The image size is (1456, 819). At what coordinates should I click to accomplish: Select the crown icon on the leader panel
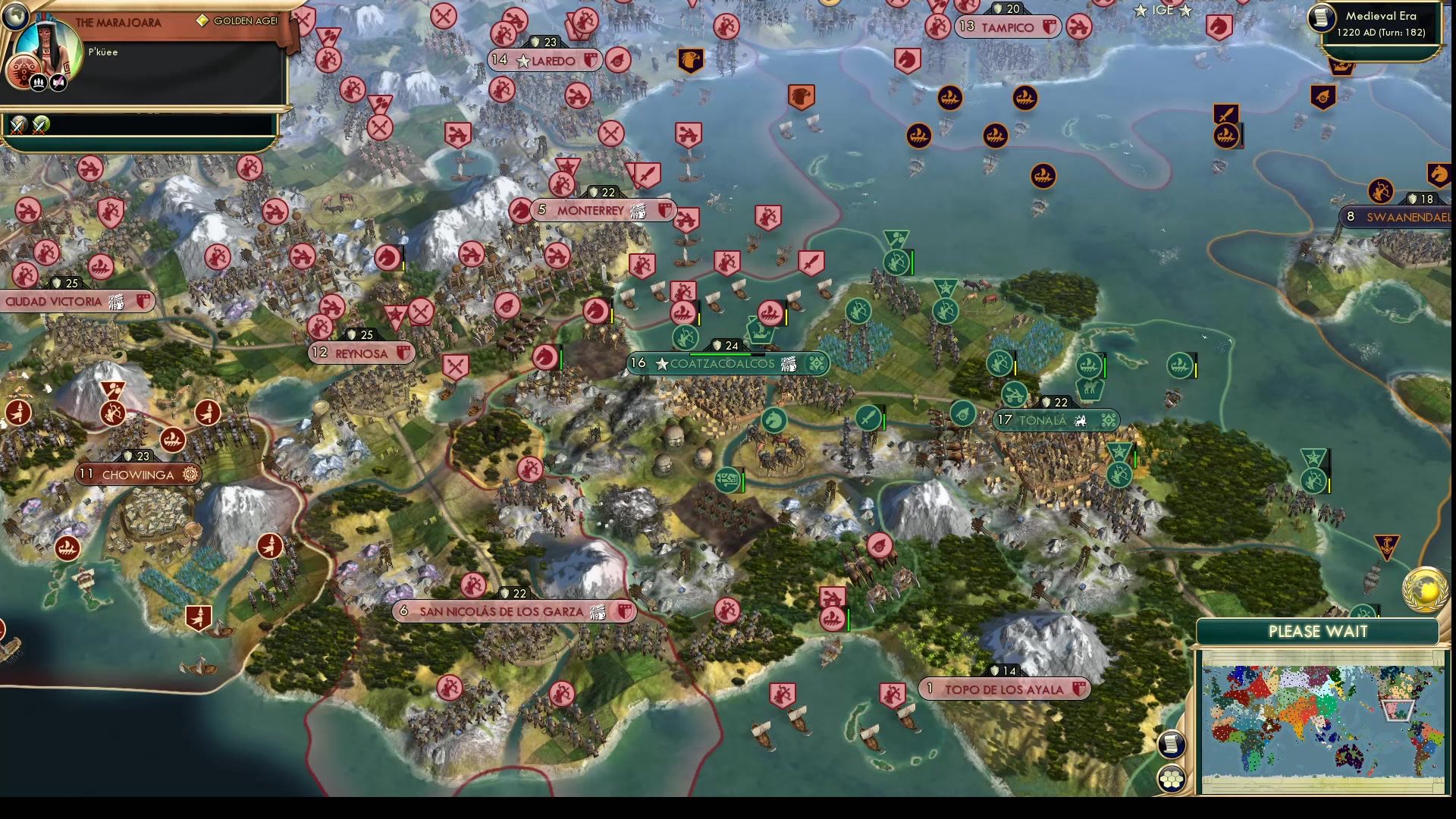pyautogui.click(x=39, y=83)
